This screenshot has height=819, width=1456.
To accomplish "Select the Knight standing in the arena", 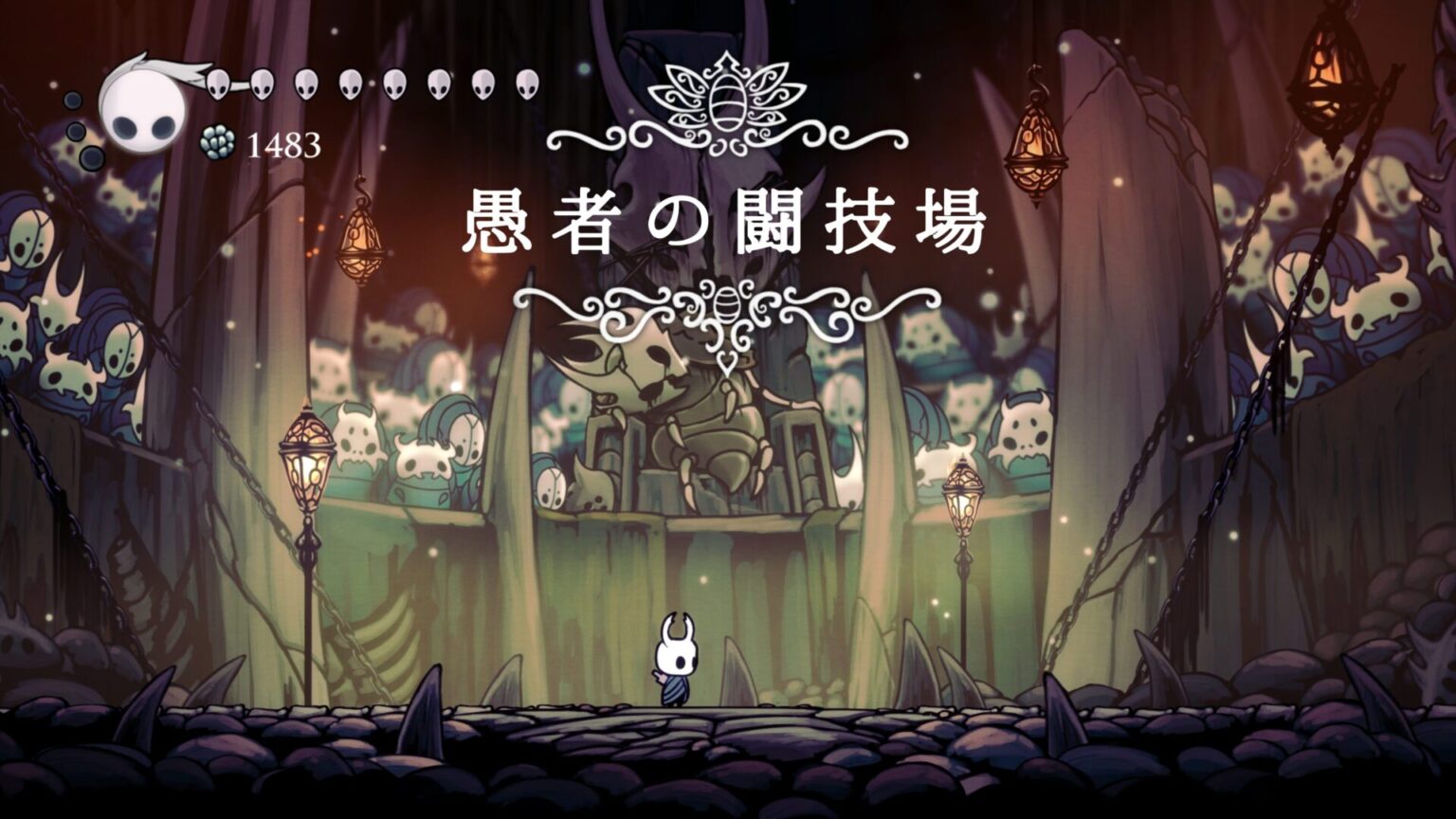I will [675, 659].
